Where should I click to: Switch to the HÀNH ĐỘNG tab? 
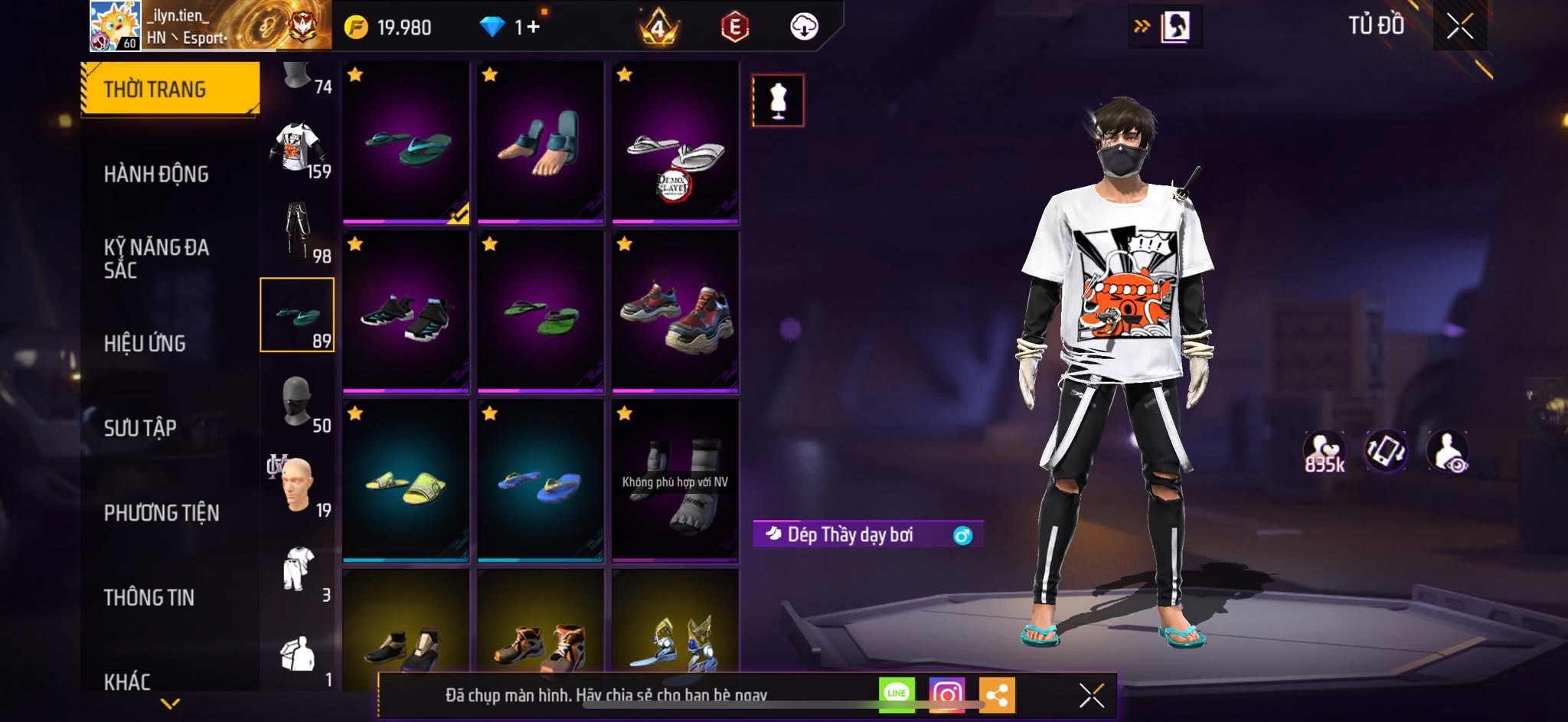158,174
